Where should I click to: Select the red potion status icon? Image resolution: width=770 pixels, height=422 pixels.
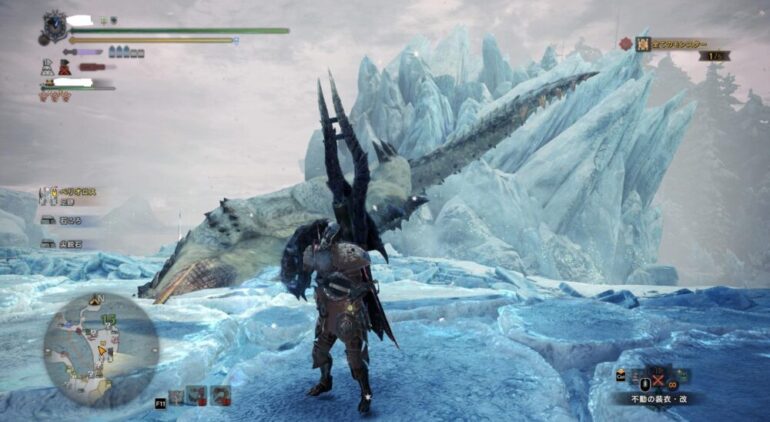pyautogui.click(x=65, y=67)
